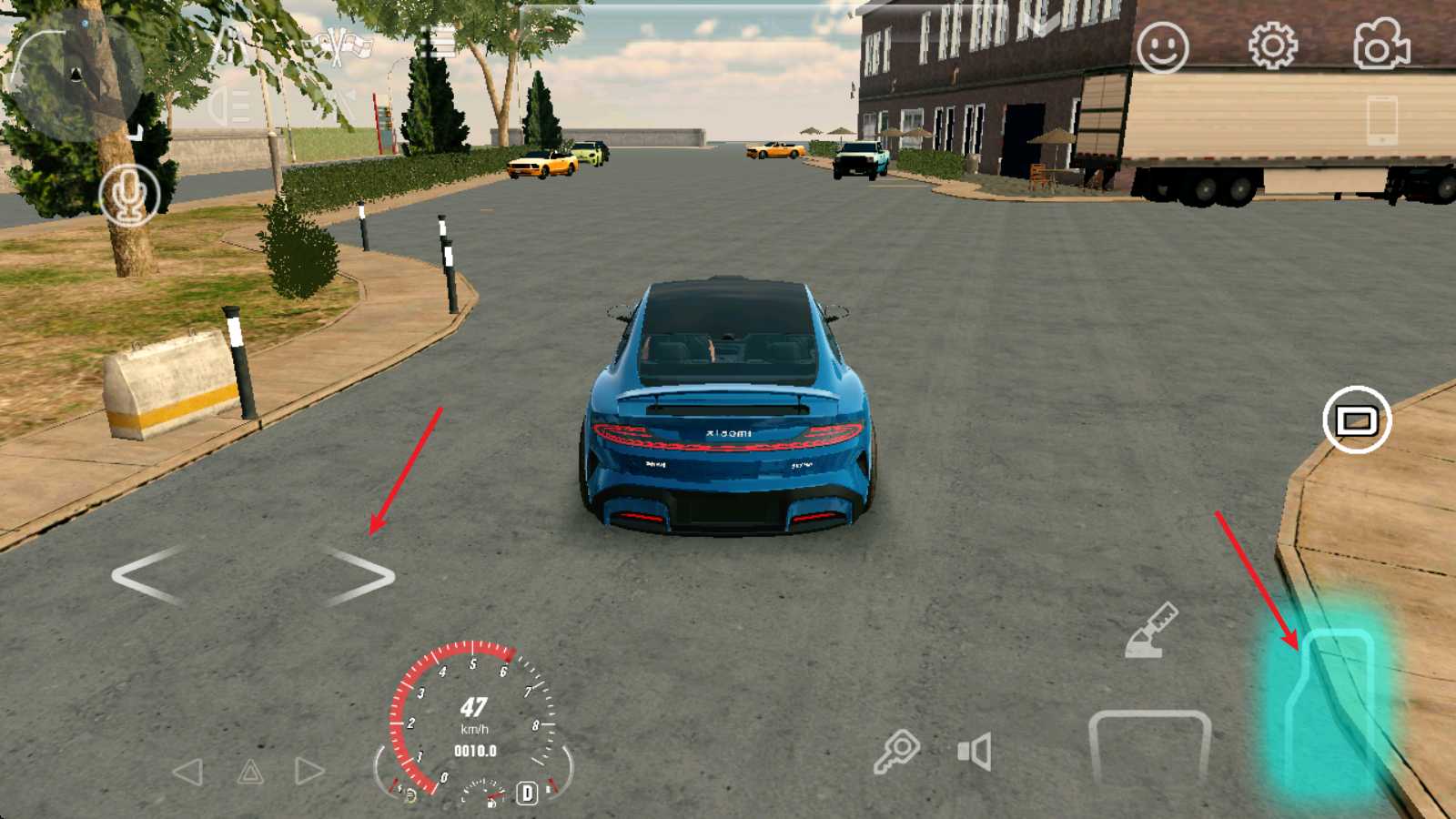Open the racing flags menu
The image size is (1456, 819).
click(339, 45)
